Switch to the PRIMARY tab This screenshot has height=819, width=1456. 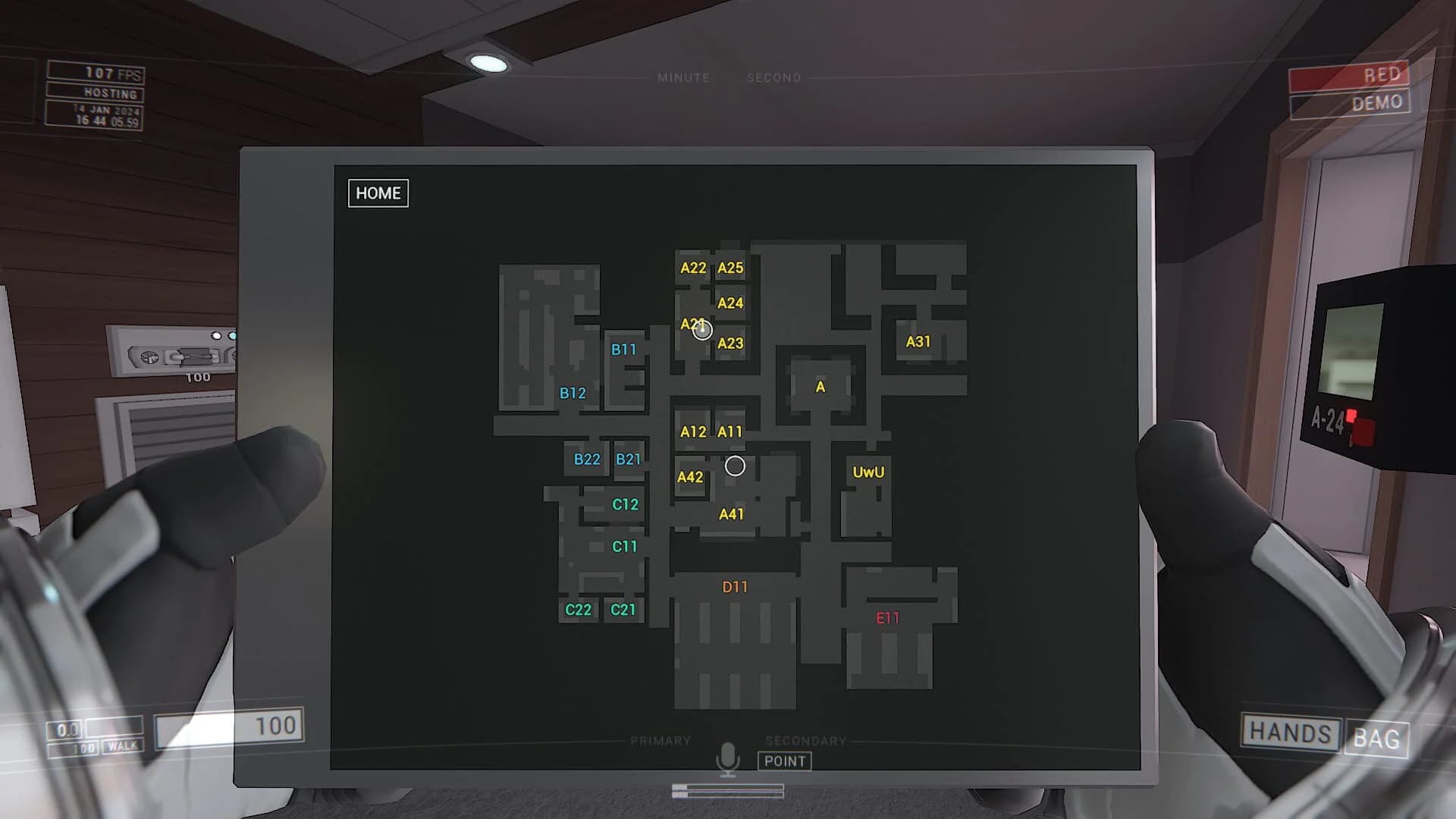661,739
